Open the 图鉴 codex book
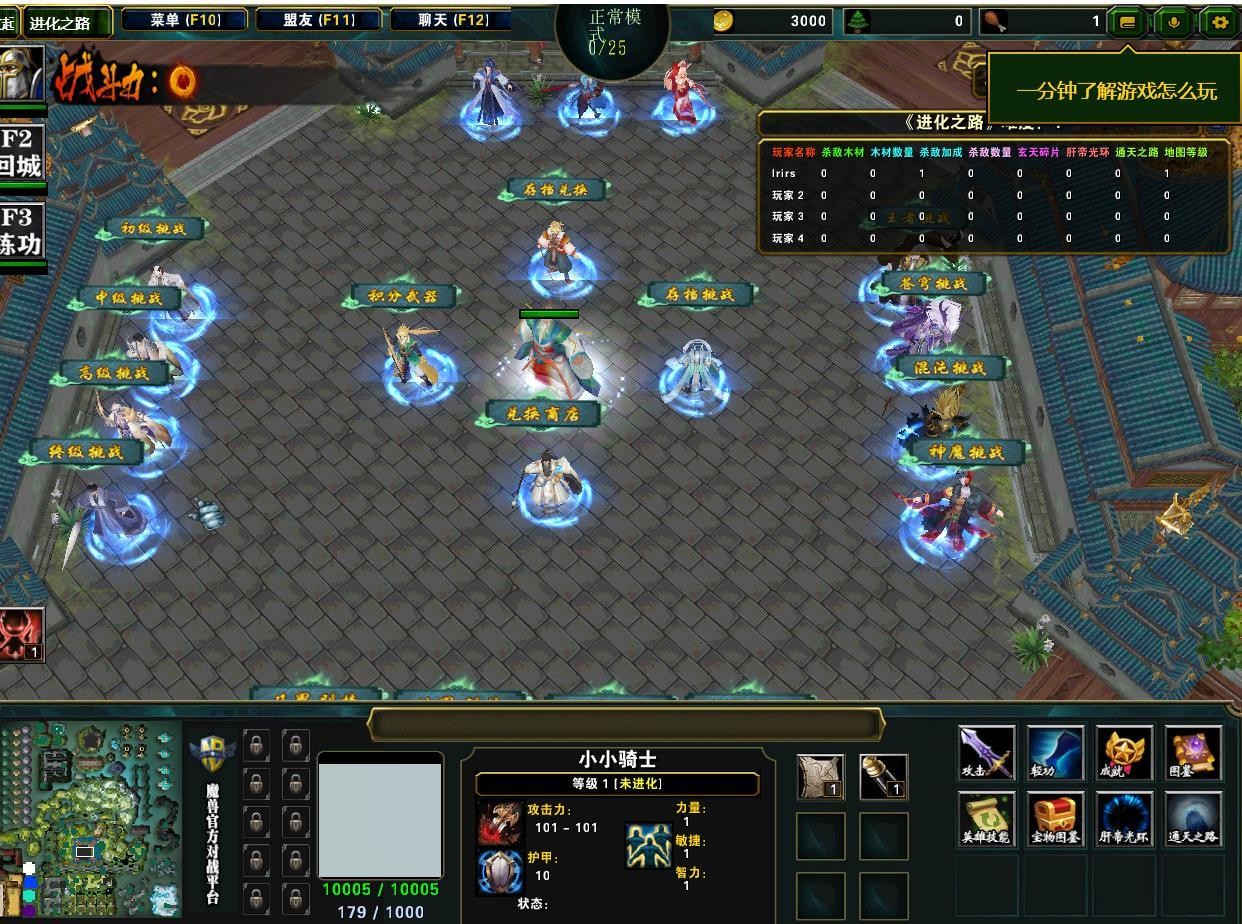 [1193, 753]
